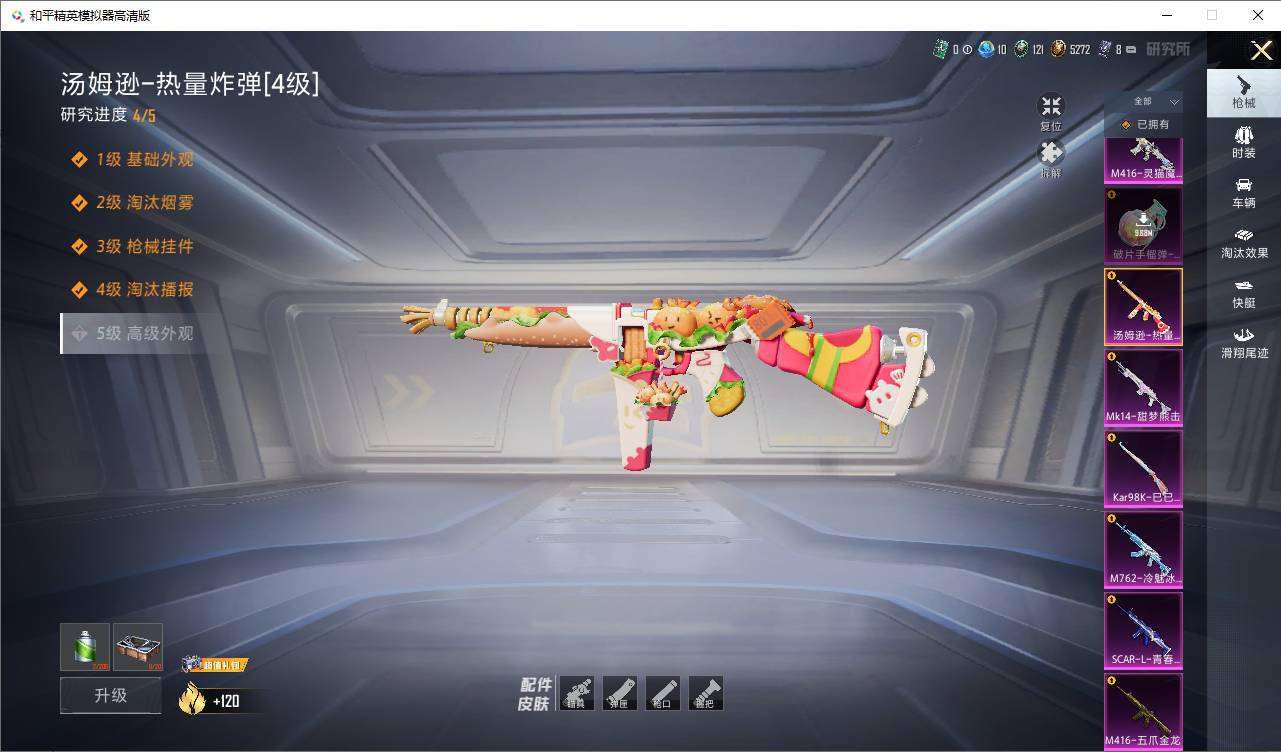Open the 弹匣 magazine attachment skin slot
Viewport: 1281px width, 752px height.
[620, 693]
